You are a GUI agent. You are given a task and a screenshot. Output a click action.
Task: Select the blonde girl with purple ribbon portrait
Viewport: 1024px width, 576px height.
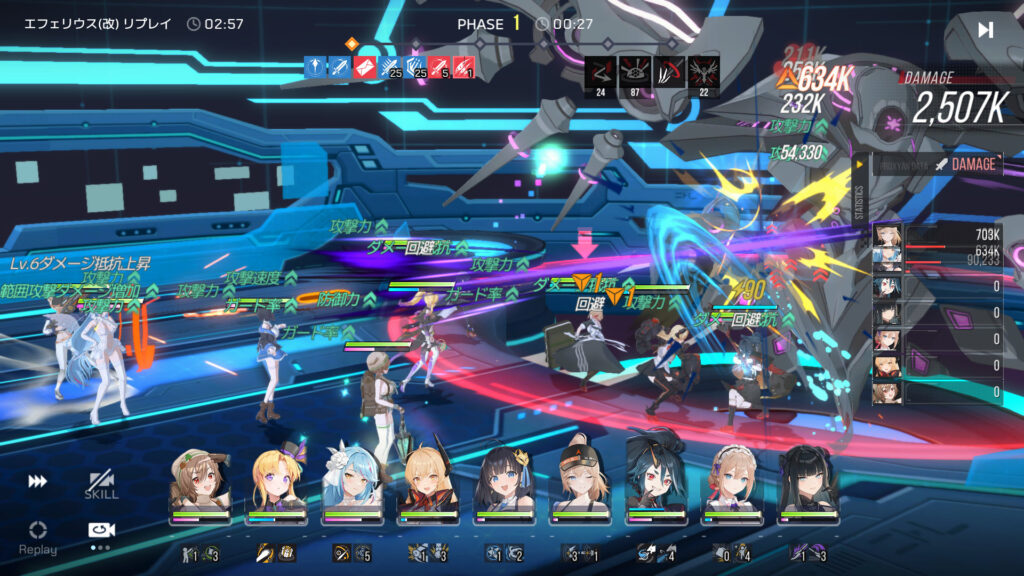276,482
